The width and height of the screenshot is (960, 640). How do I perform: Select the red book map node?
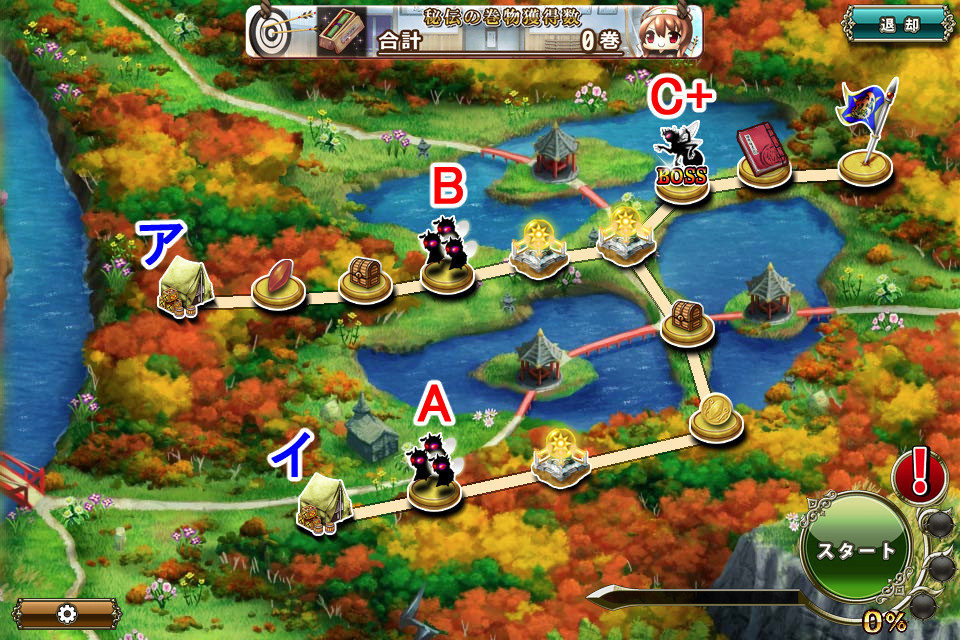765,156
